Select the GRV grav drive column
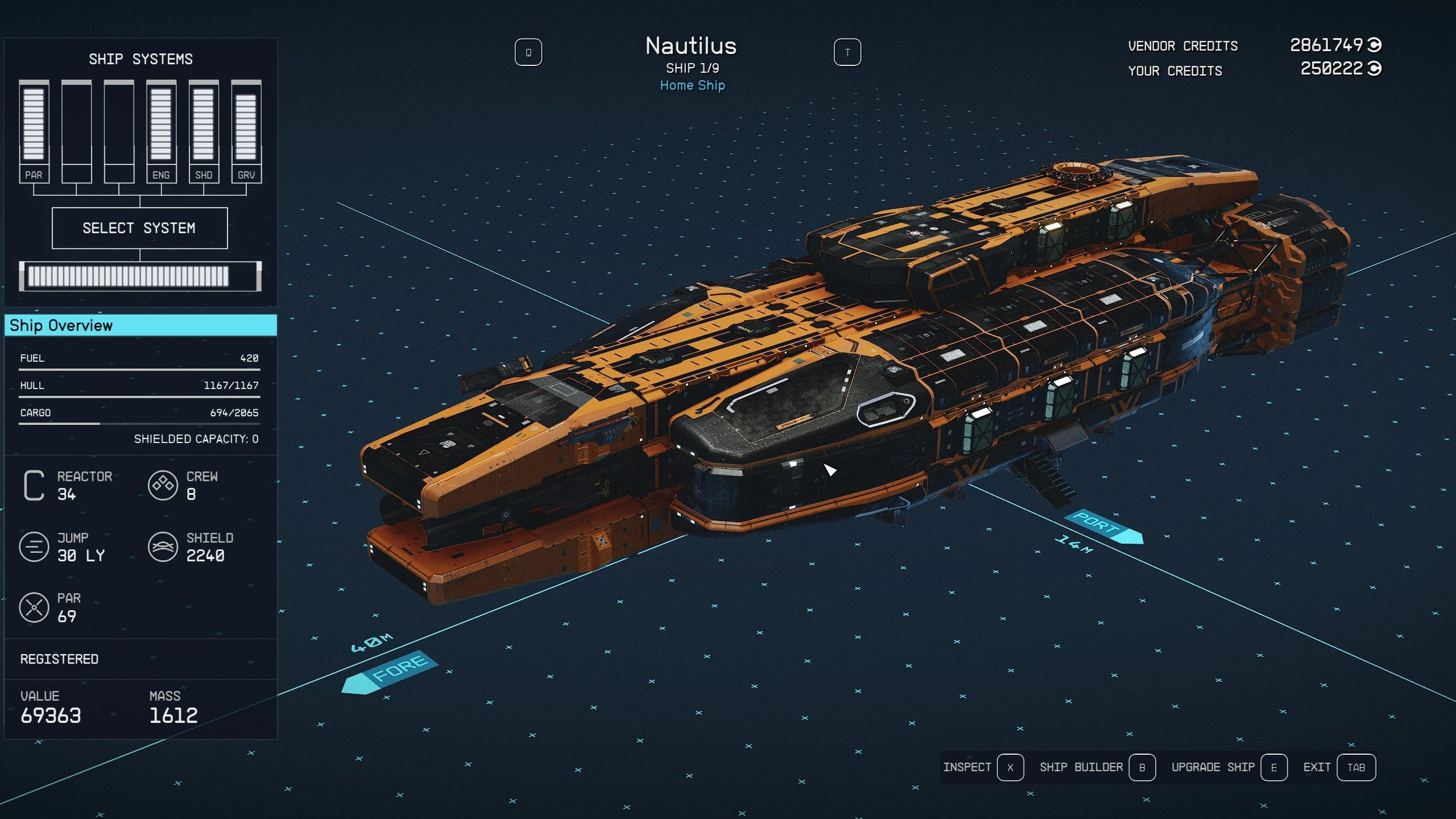Screen dimensions: 1456x819 pyautogui.click(x=246, y=131)
